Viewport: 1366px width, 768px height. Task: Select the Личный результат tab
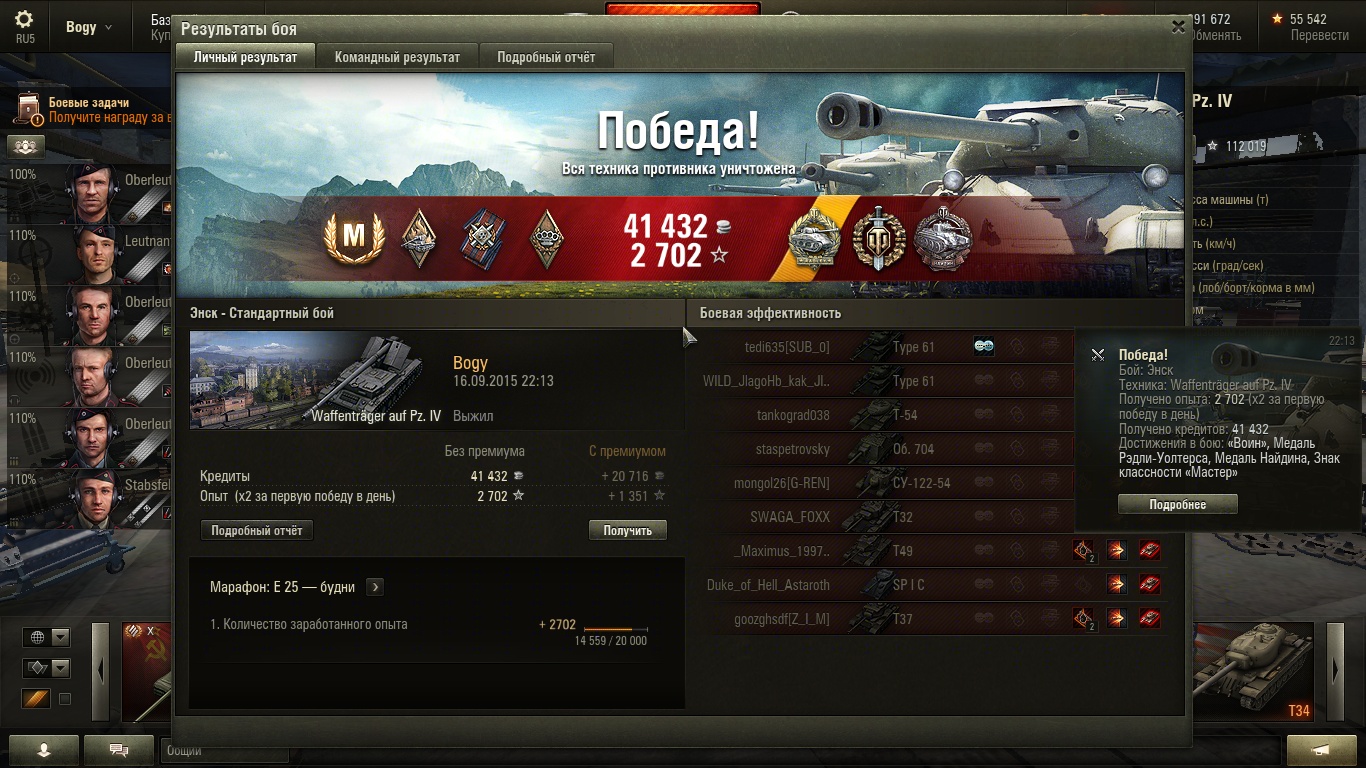pos(245,57)
